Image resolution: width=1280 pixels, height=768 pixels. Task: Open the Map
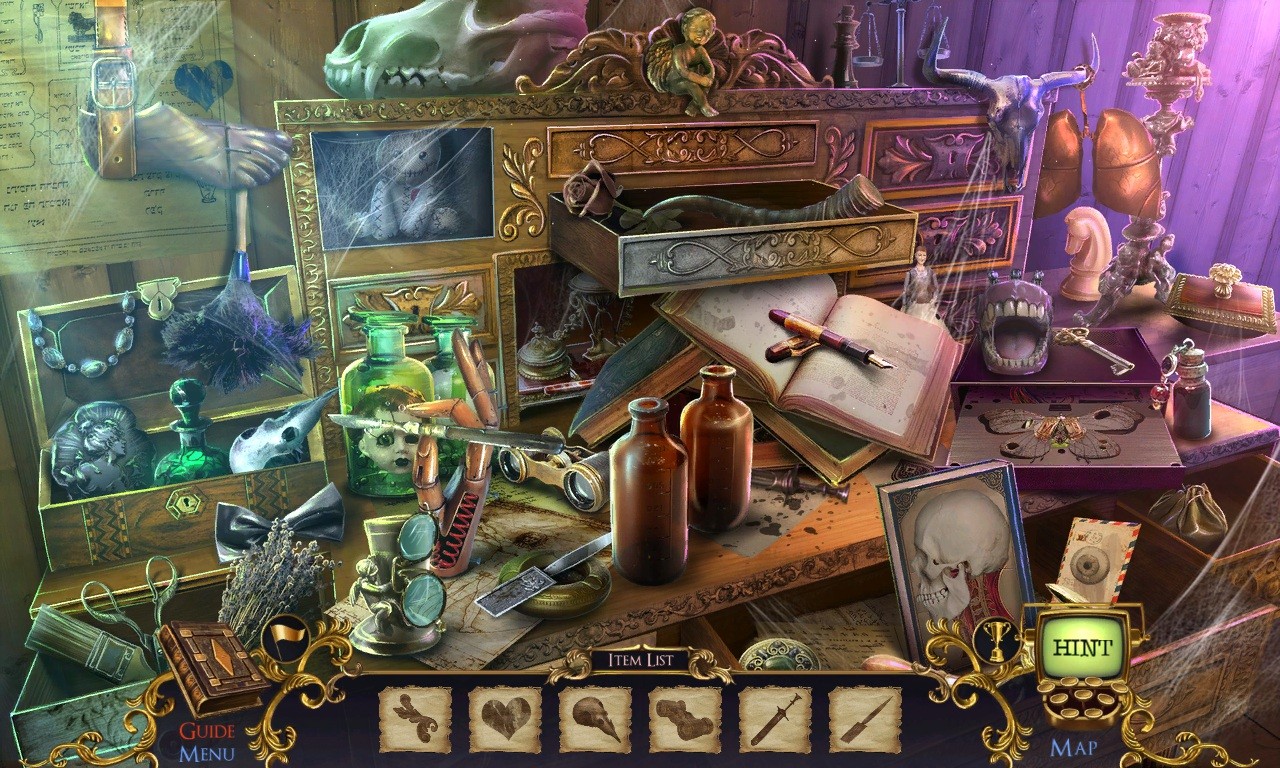(1075, 745)
